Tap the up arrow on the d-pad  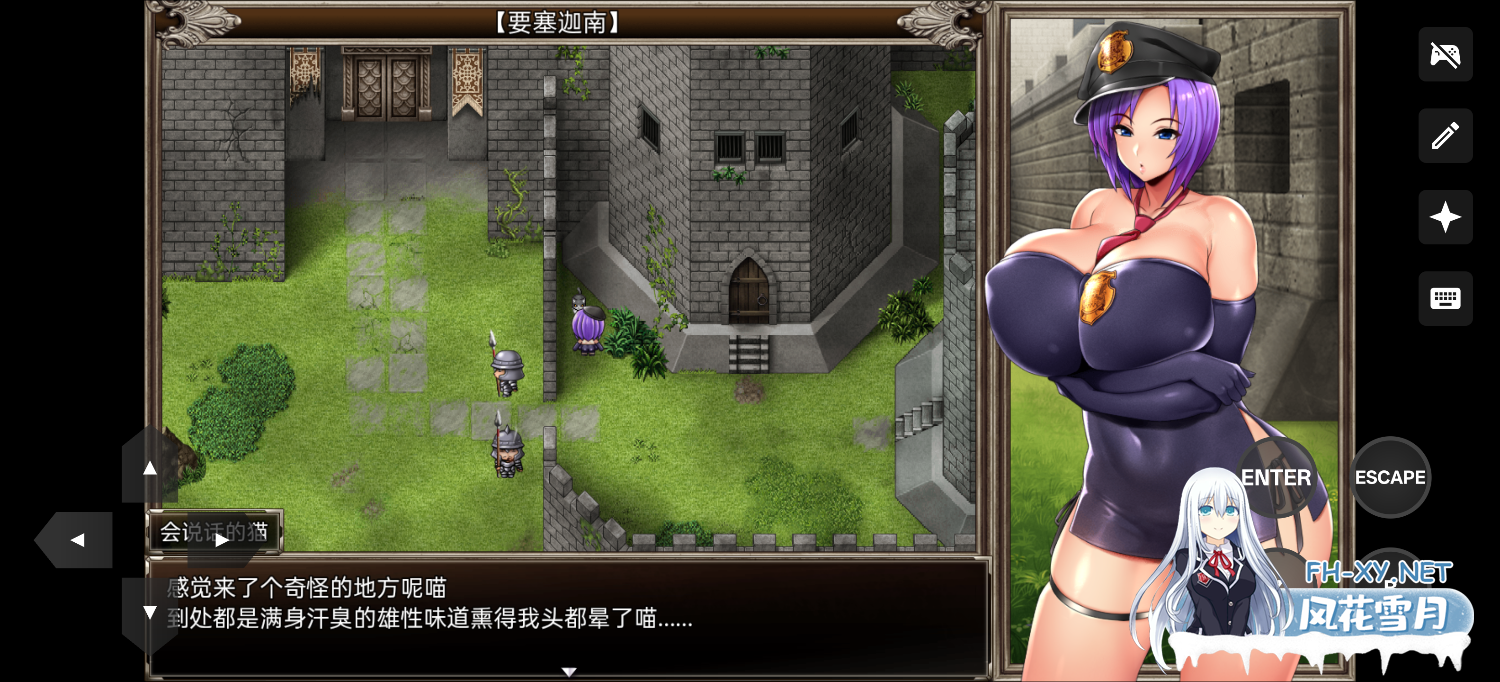(x=150, y=467)
